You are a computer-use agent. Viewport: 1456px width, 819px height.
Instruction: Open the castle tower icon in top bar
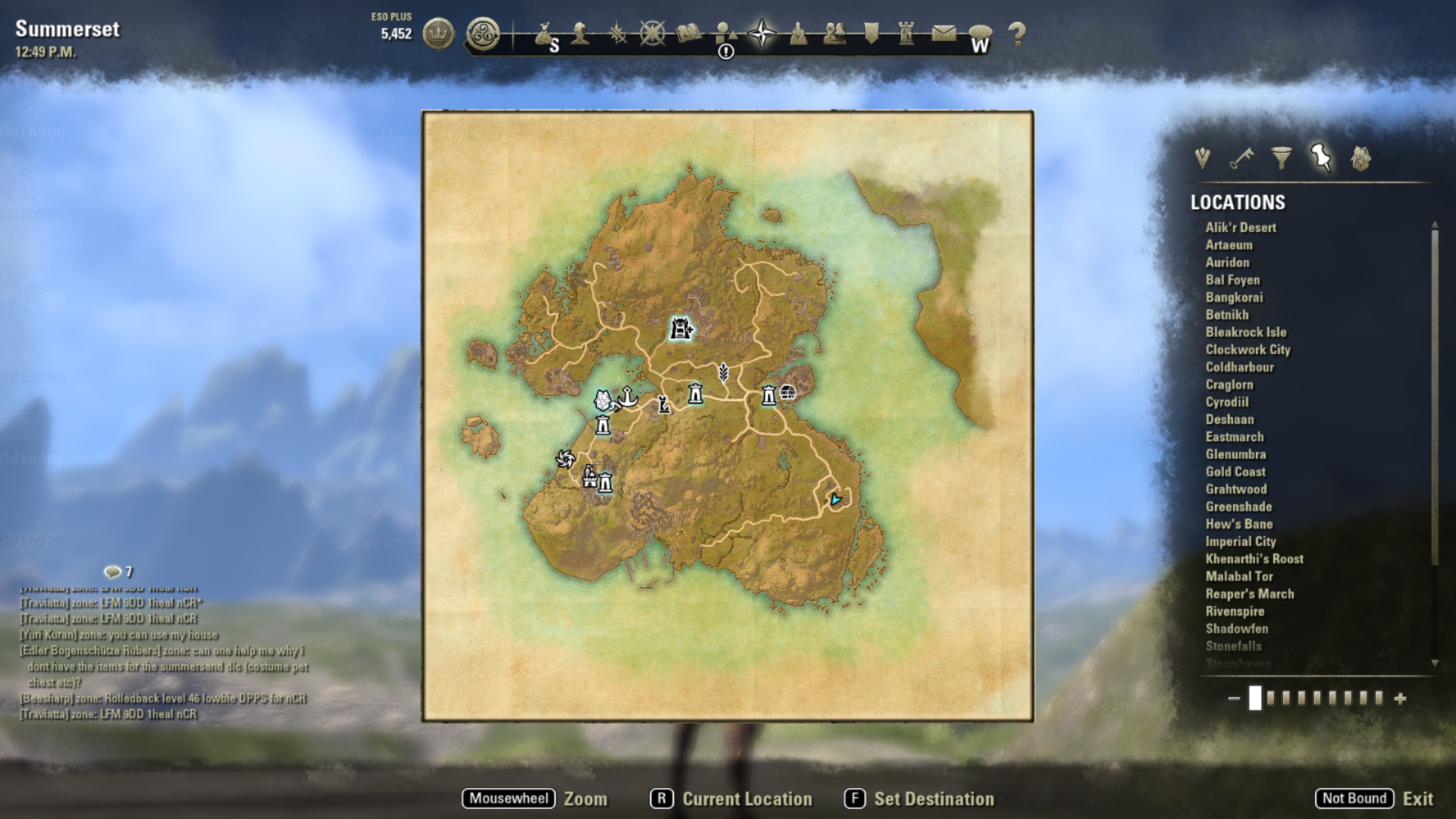906,33
